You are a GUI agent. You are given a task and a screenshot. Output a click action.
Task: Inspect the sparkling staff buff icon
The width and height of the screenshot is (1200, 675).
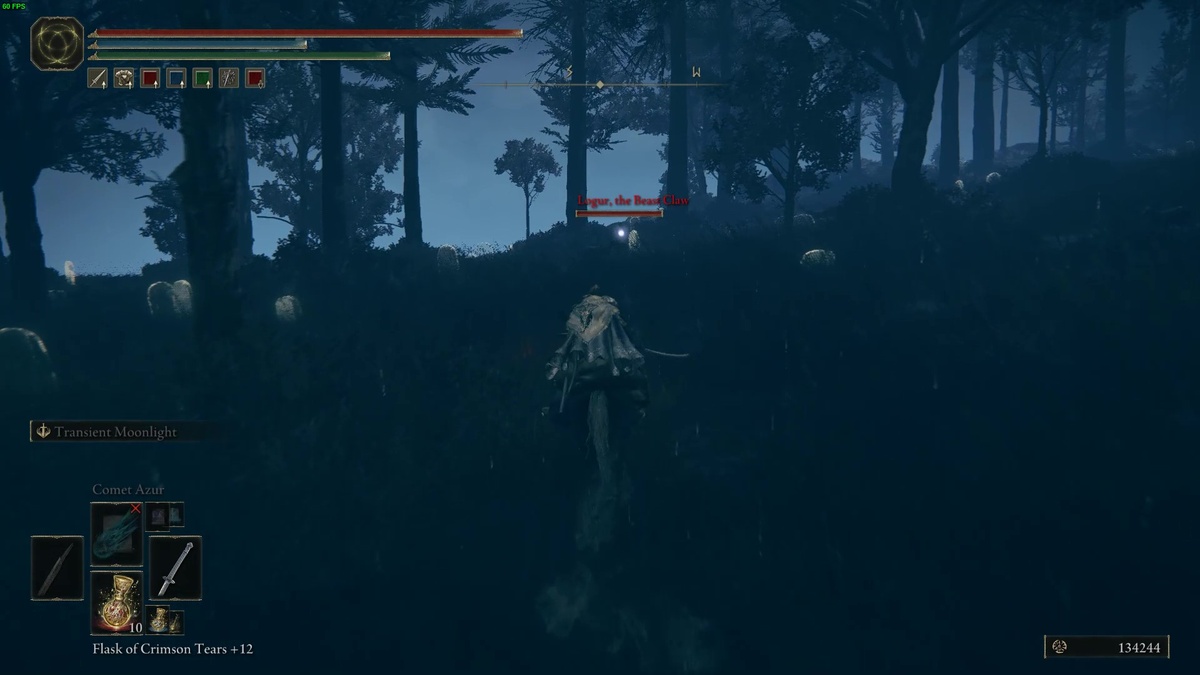point(229,77)
